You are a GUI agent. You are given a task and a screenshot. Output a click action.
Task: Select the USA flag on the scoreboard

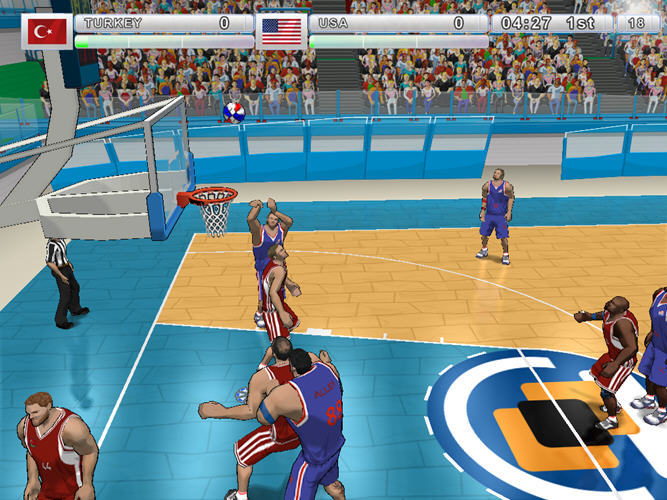[281, 31]
